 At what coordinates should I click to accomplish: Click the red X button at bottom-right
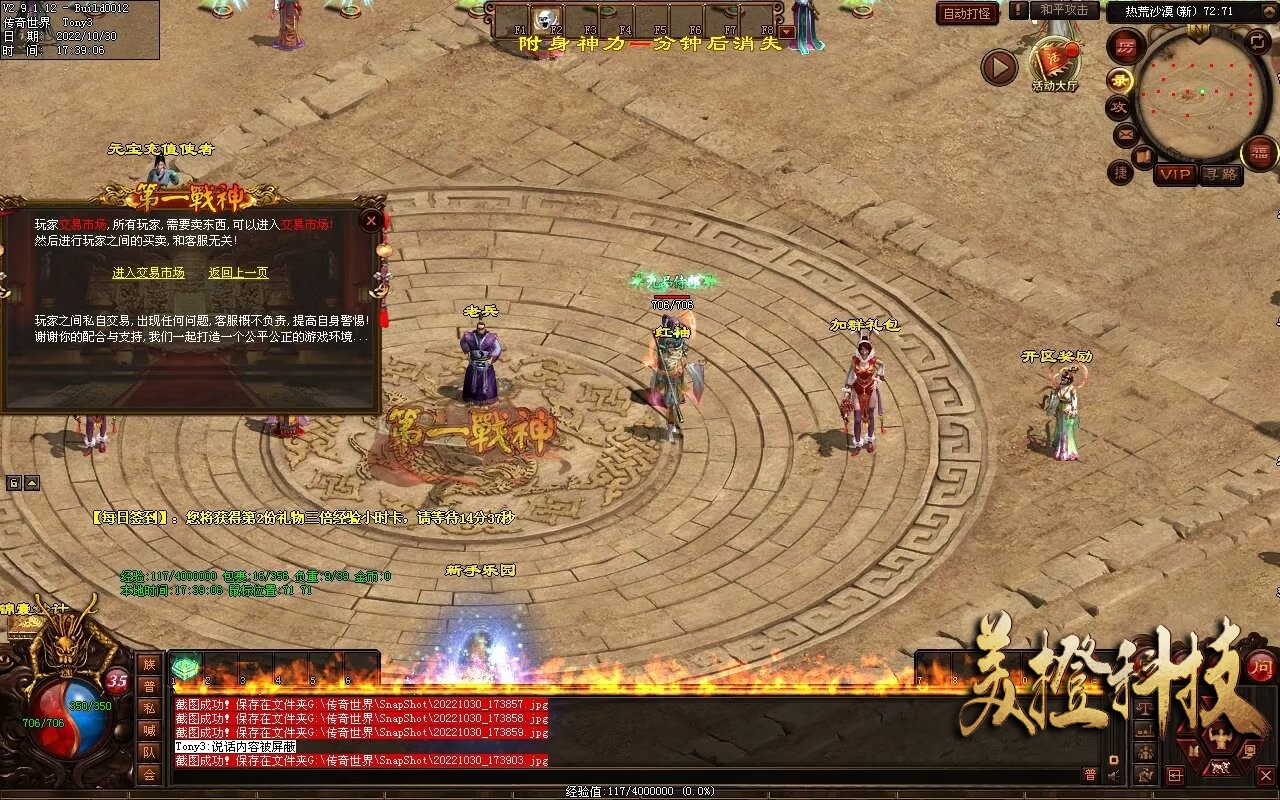click(1265, 775)
